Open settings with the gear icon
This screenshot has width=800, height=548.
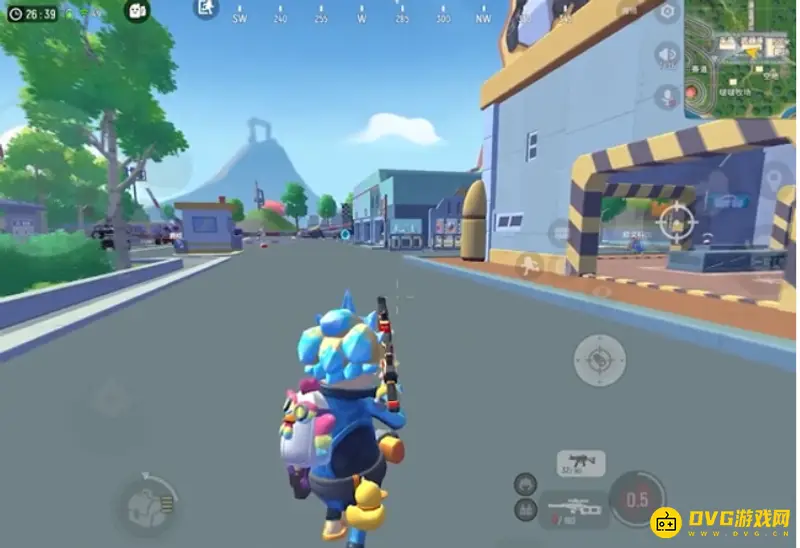tap(667, 12)
